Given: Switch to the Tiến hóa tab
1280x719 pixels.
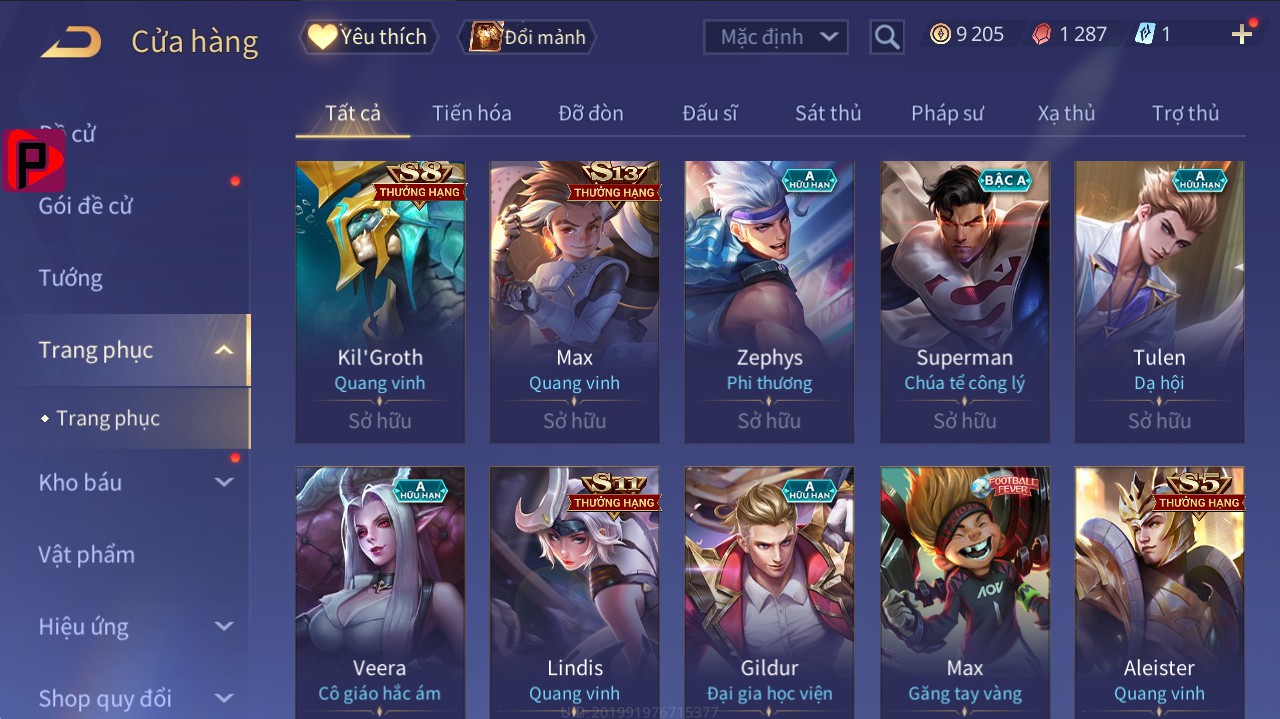Looking at the screenshot, I should tap(471, 113).
